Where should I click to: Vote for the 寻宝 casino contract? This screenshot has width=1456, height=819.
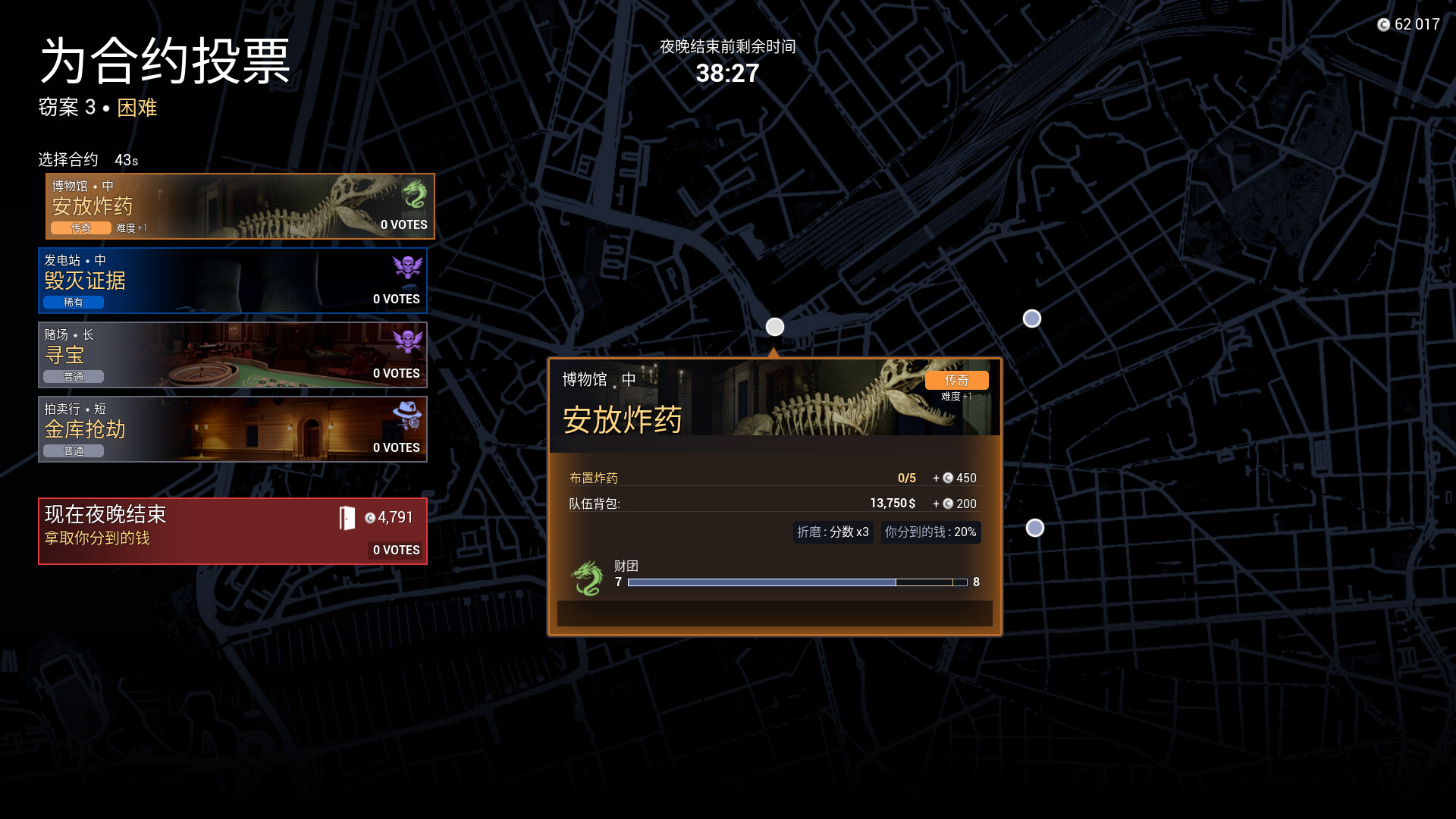pyautogui.click(x=227, y=355)
